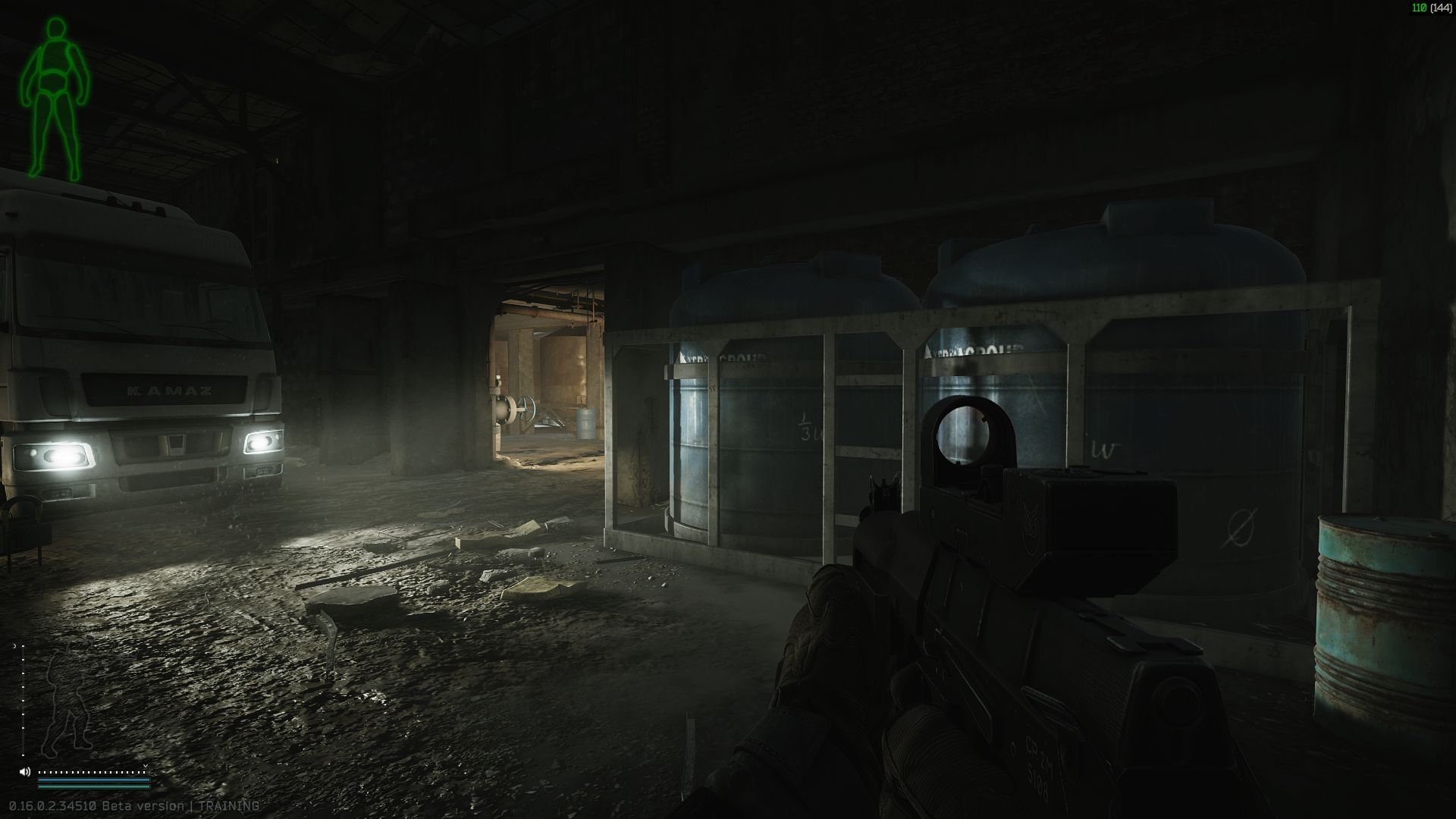Click the blue stamina bar

[x=93, y=780]
